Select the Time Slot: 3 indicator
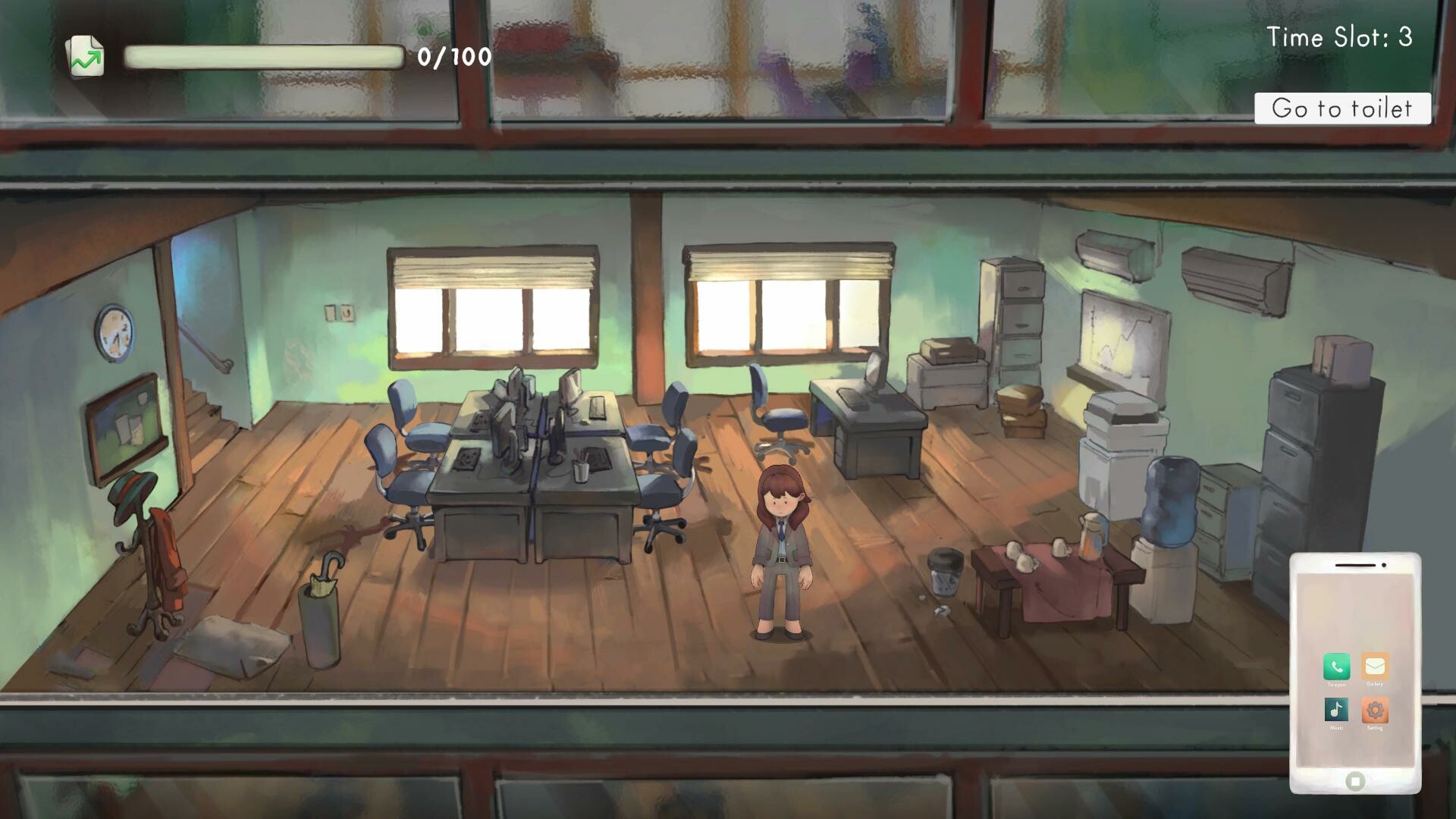1456x819 pixels. tap(1339, 36)
